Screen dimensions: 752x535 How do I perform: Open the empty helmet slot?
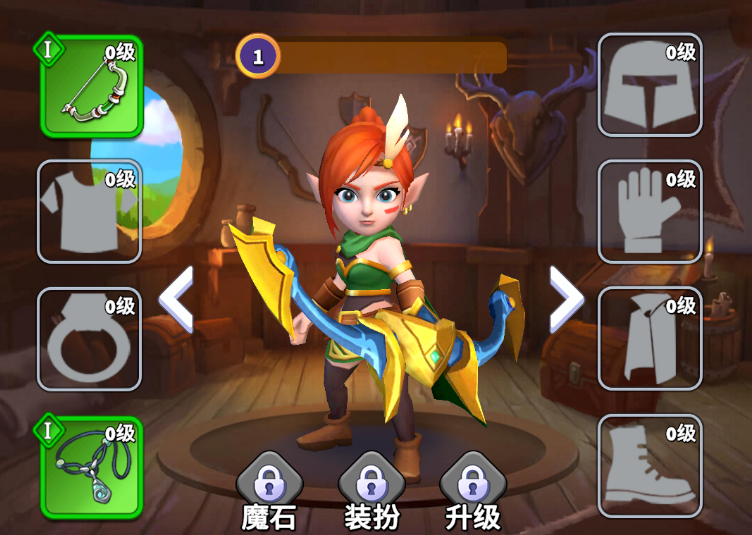pos(649,85)
